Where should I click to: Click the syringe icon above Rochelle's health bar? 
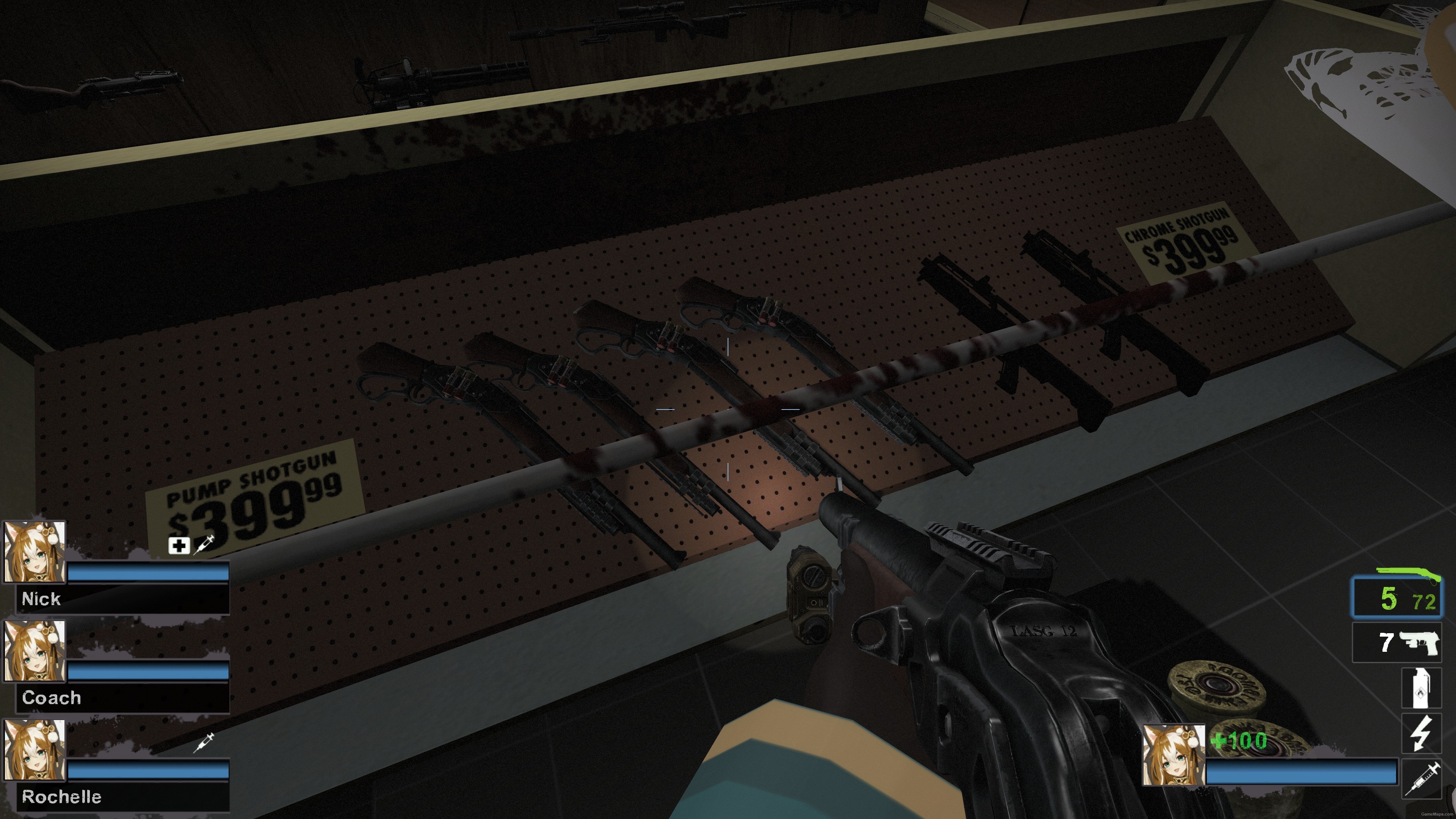pos(206,745)
